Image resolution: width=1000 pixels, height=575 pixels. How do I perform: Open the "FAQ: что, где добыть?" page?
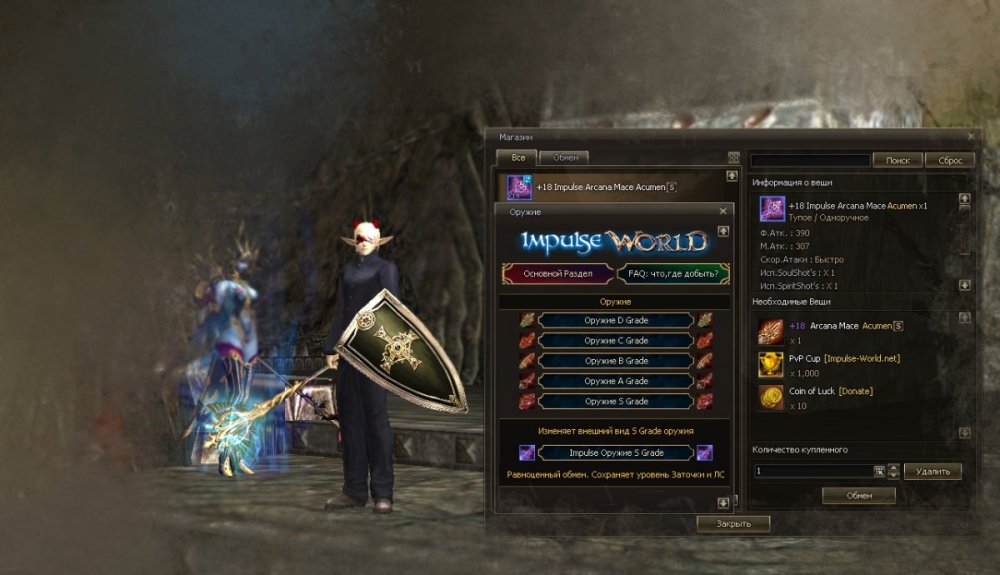coord(673,273)
